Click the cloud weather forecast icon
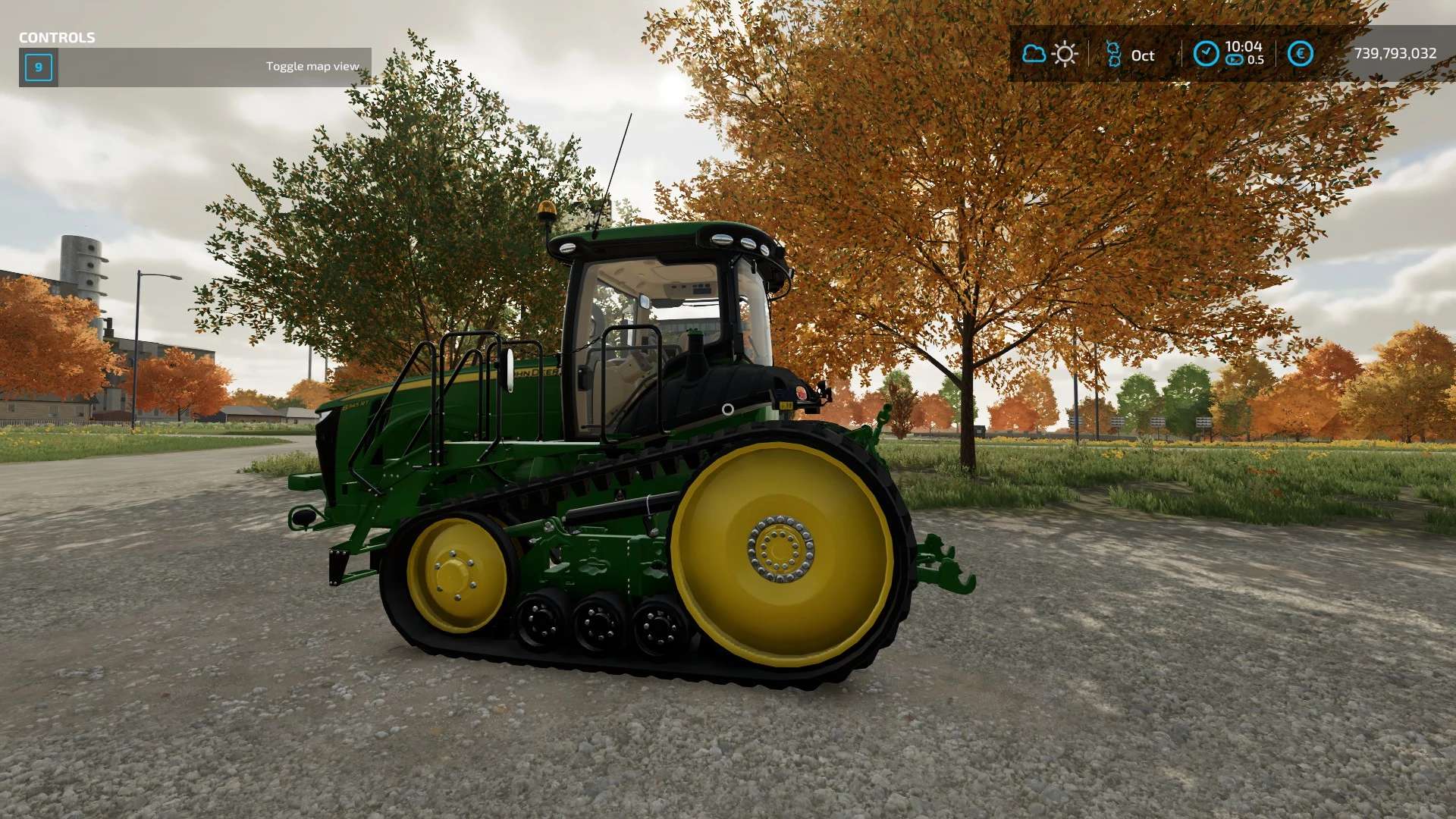Image resolution: width=1456 pixels, height=819 pixels. click(x=1034, y=54)
